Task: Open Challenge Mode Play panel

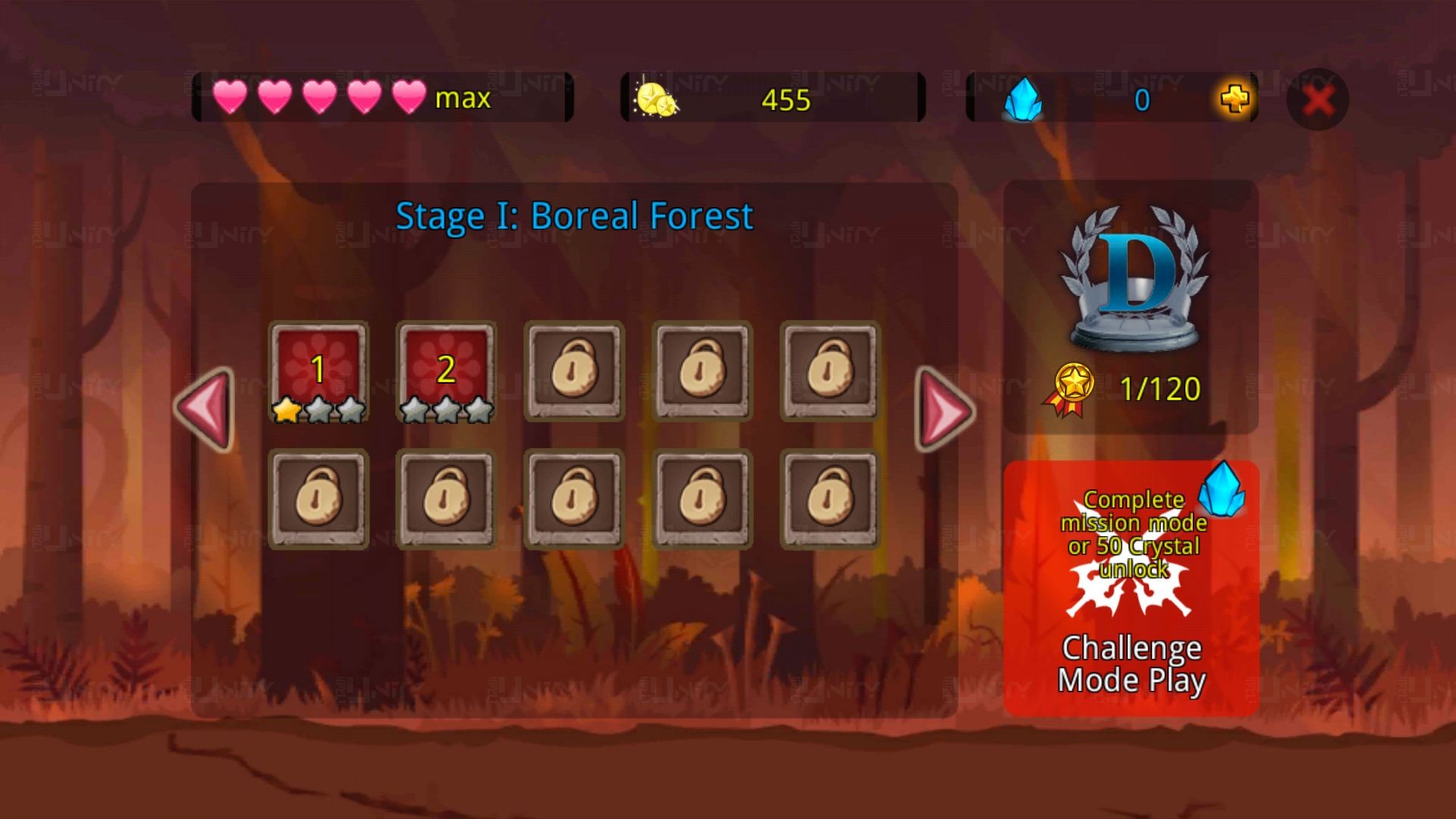Action: coord(1131,588)
